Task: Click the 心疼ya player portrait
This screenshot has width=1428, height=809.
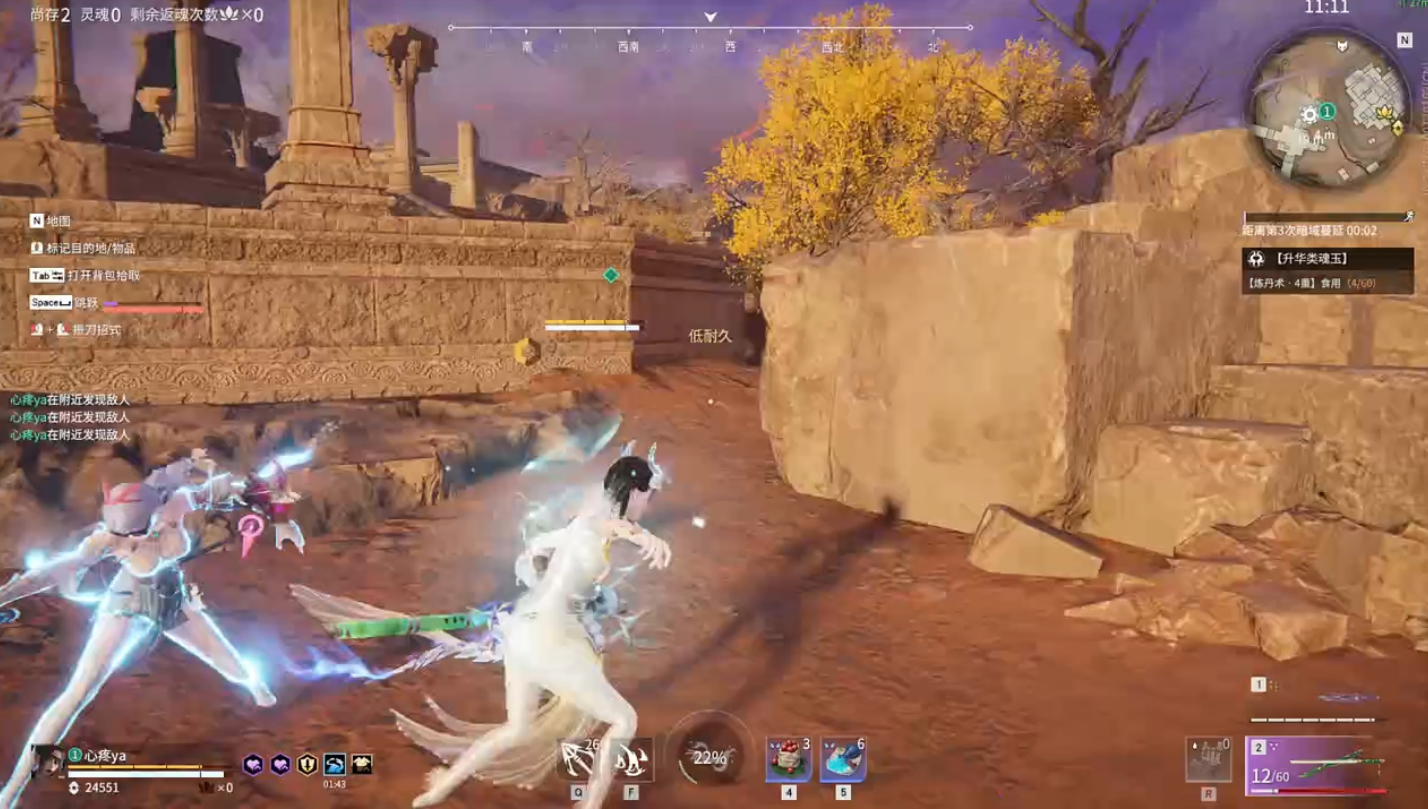Action: tap(47, 762)
